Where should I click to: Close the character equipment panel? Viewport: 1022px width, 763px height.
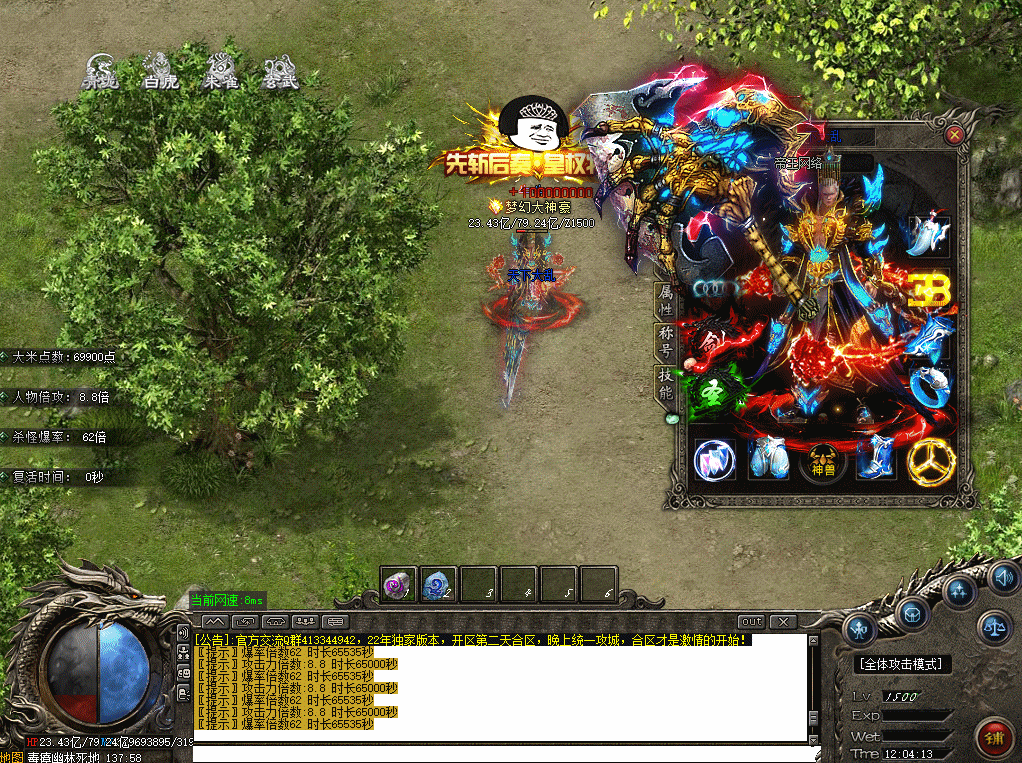955,134
